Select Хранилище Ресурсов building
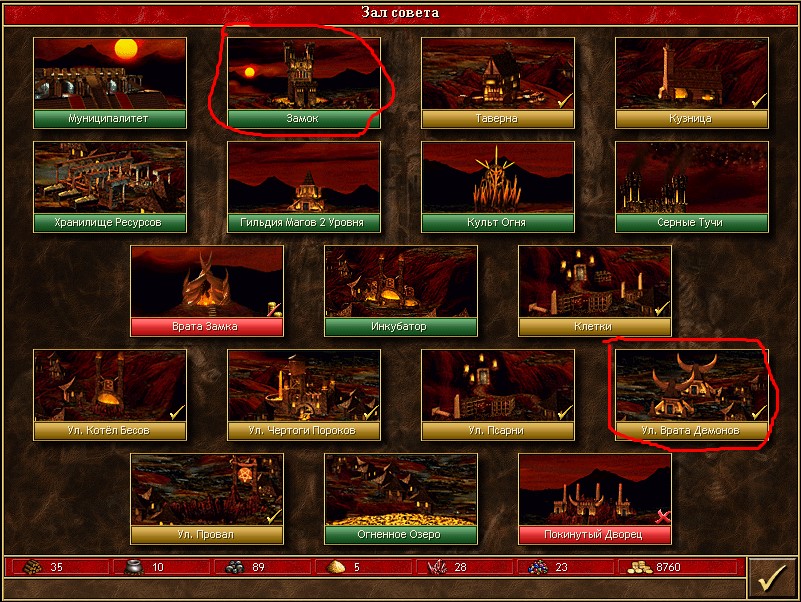 [110, 186]
